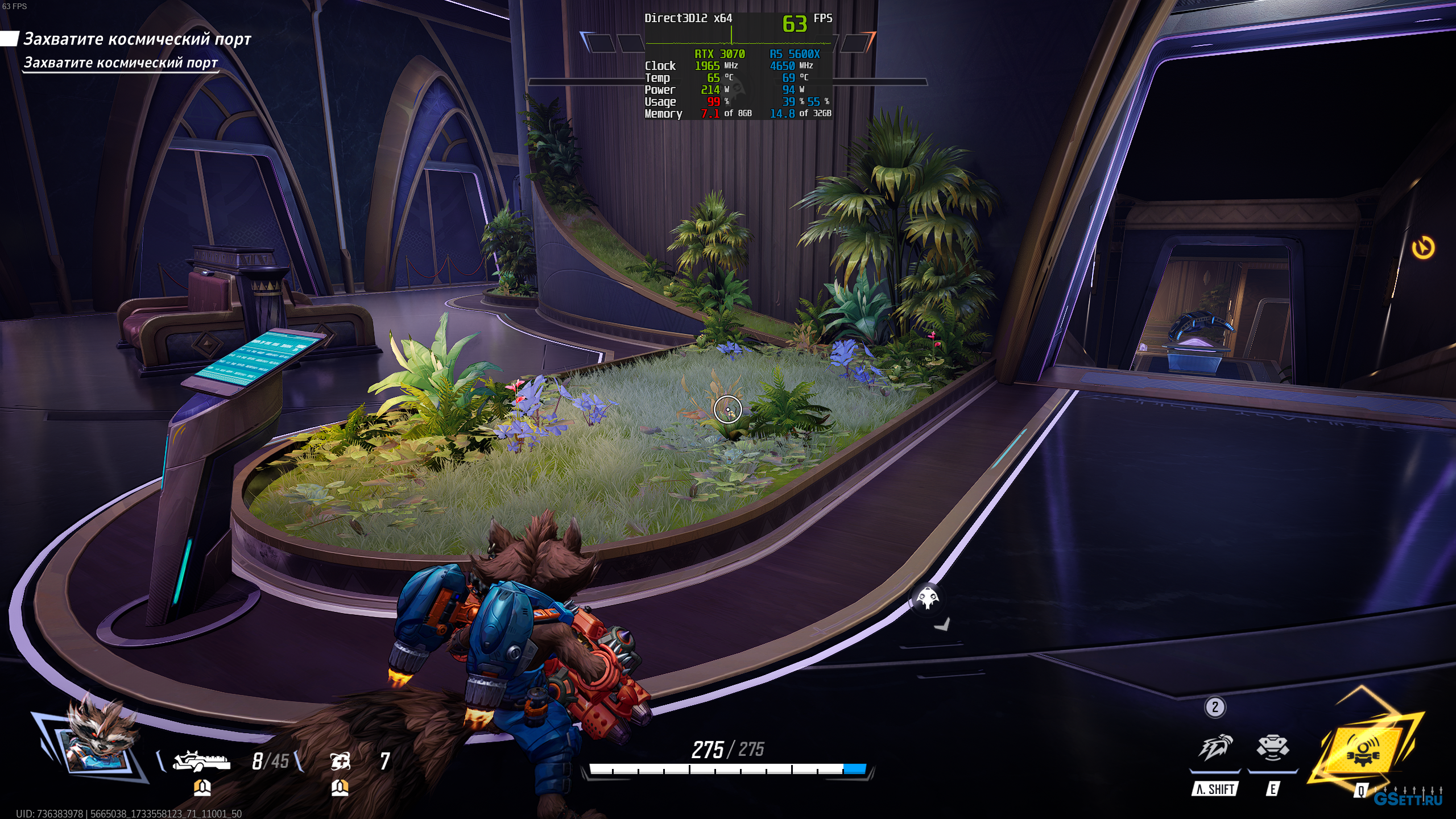This screenshot has width=1456, height=819.
Task: Click the green 63 FPS overlay counter
Action: (795, 24)
